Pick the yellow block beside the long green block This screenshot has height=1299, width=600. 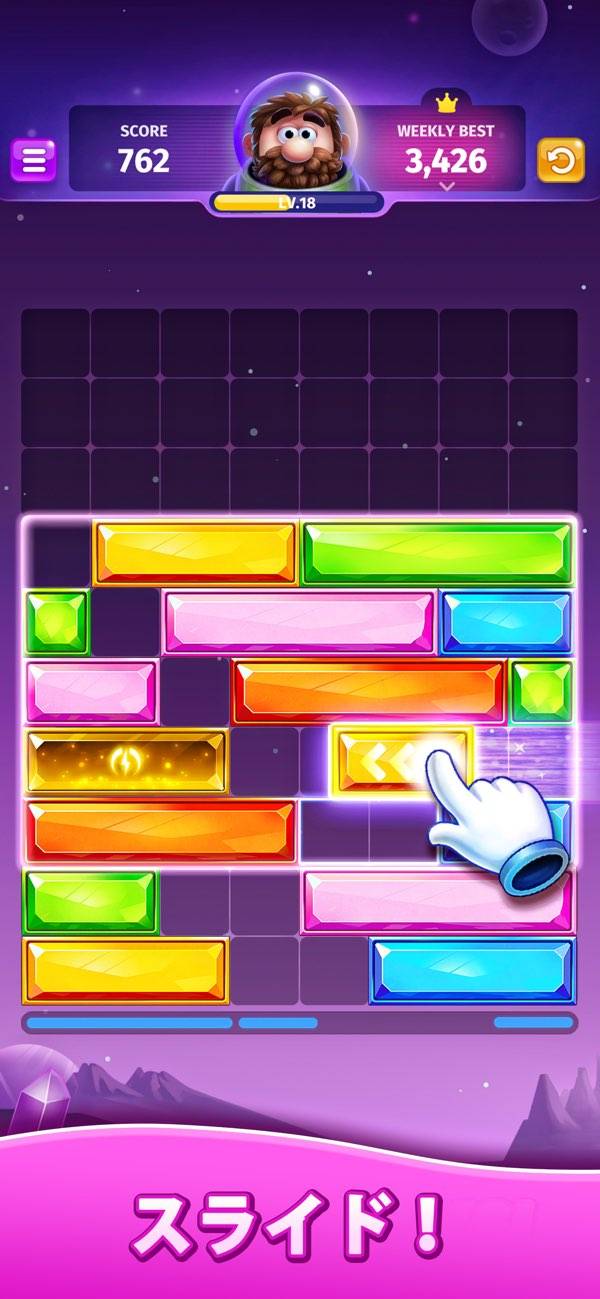(x=195, y=553)
